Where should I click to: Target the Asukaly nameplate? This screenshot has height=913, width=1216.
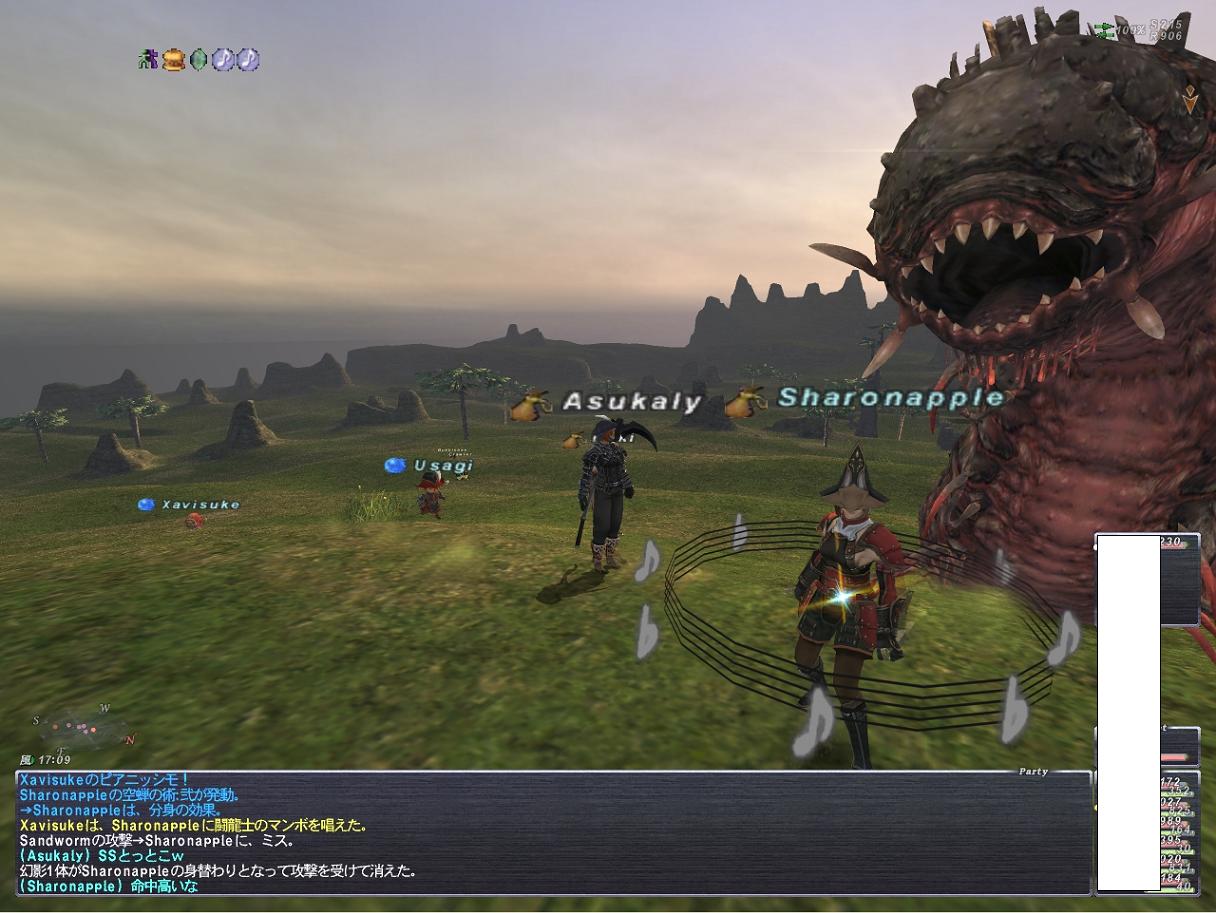pyautogui.click(x=631, y=402)
